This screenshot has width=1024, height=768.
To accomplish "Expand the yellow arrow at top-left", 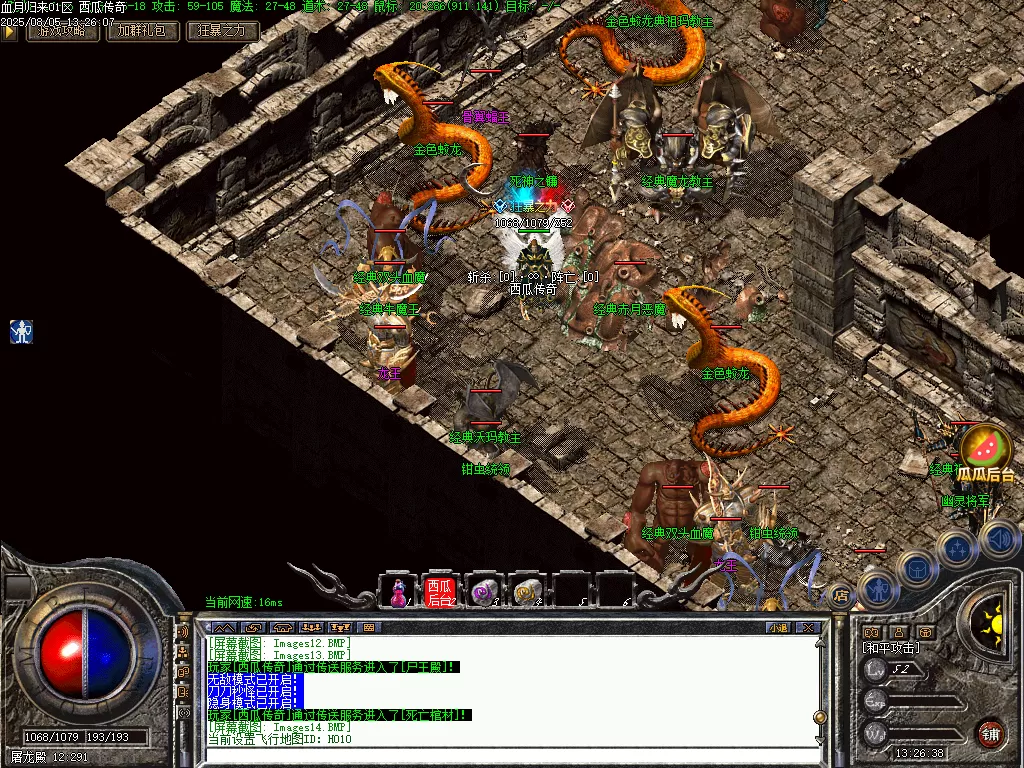I will pyautogui.click(x=9, y=31).
